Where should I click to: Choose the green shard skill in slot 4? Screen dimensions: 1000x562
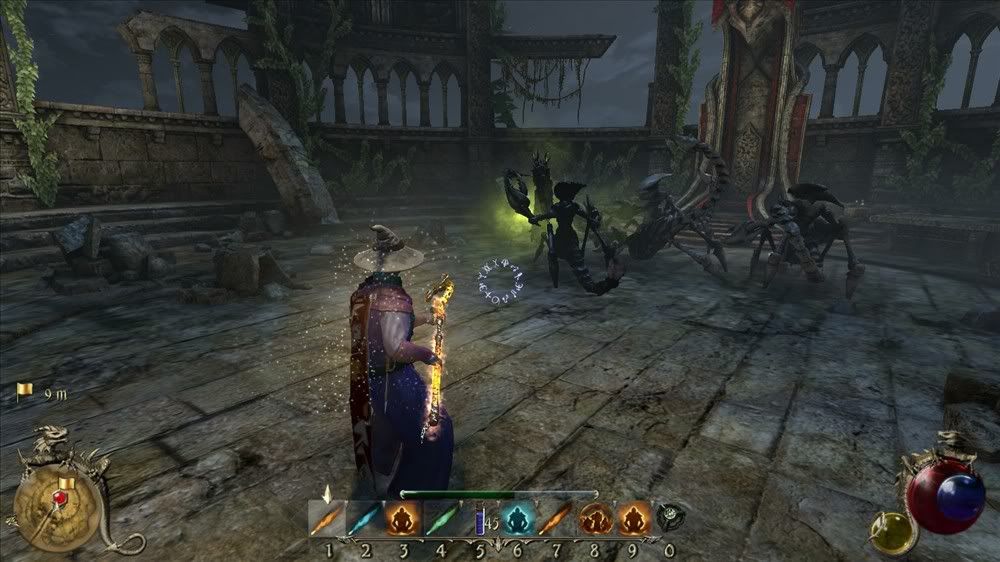[x=438, y=518]
